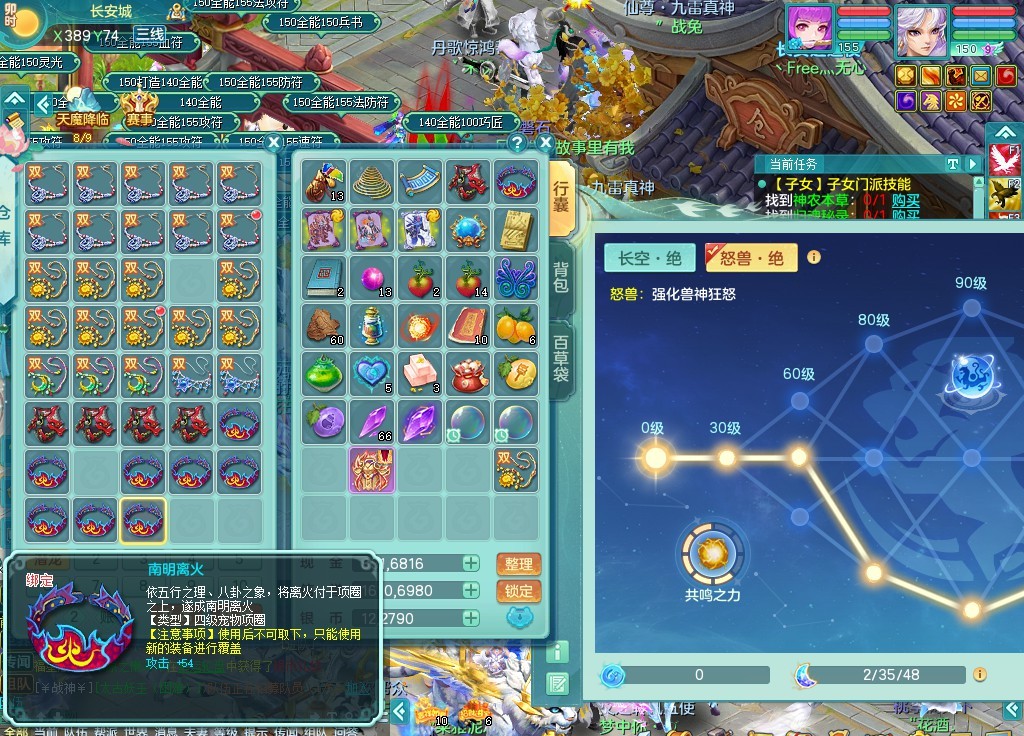Viewport: 1024px width, 736px height.
Task: Open the mail envelope icon
Action: click(981, 76)
